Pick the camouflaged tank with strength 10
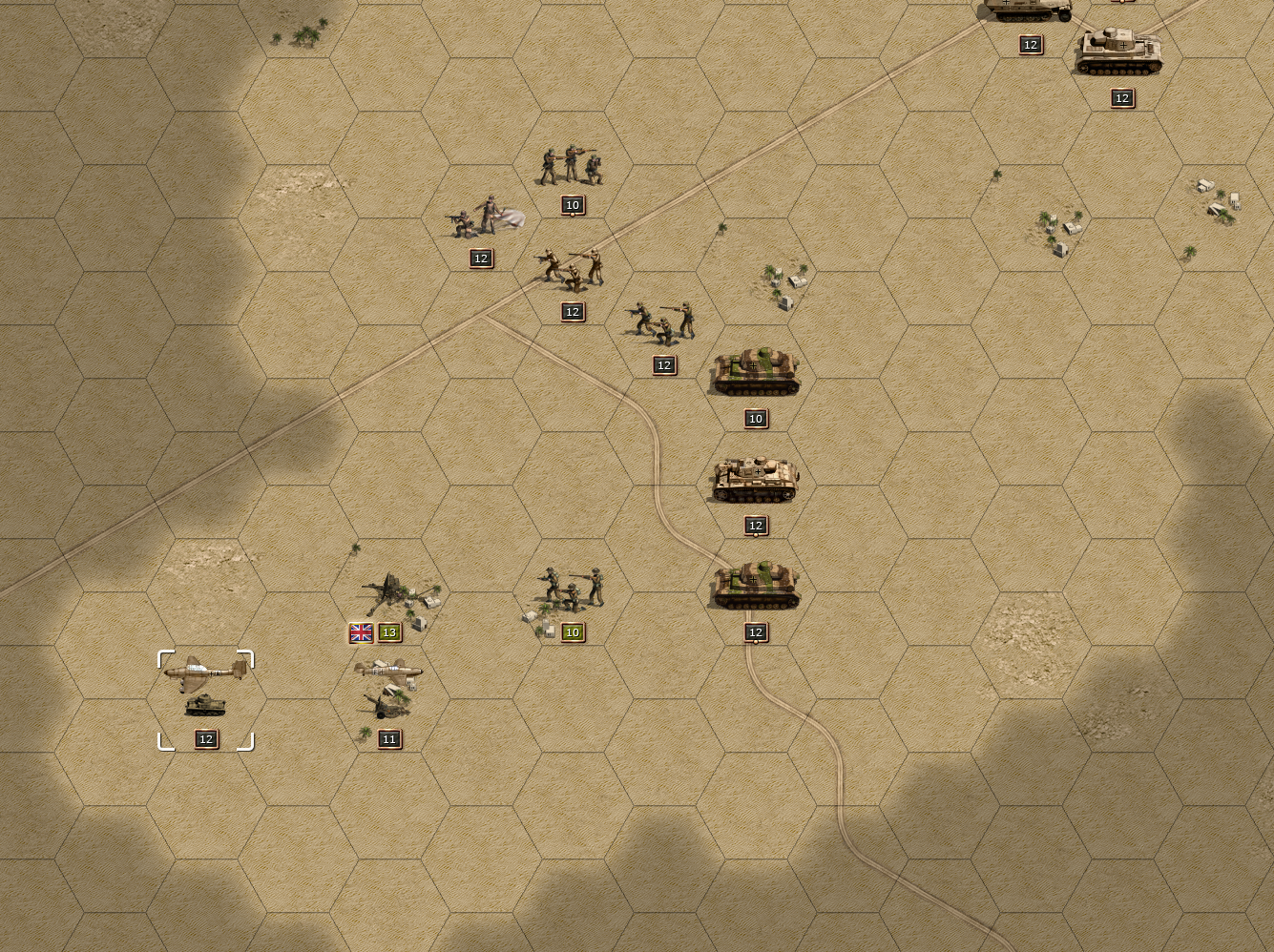The image size is (1274, 952). tap(755, 372)
